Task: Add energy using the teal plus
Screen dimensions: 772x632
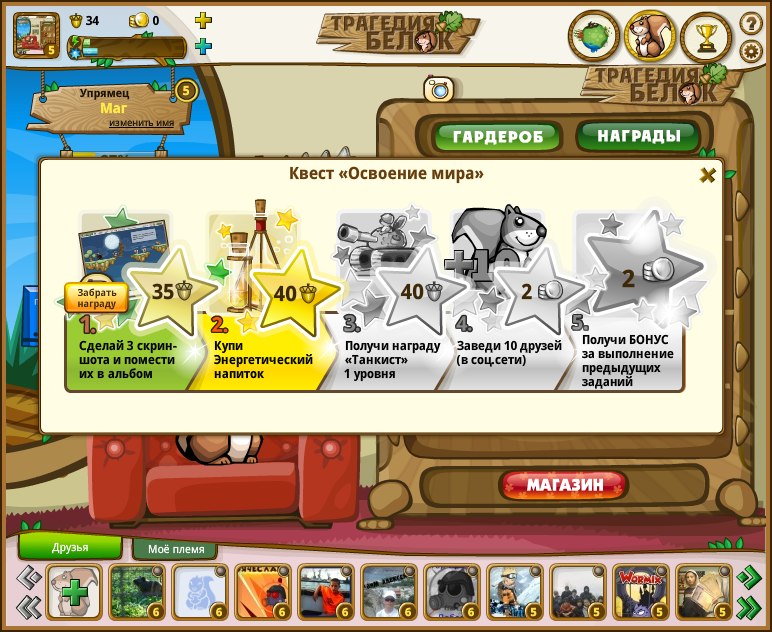Action: 203,46
